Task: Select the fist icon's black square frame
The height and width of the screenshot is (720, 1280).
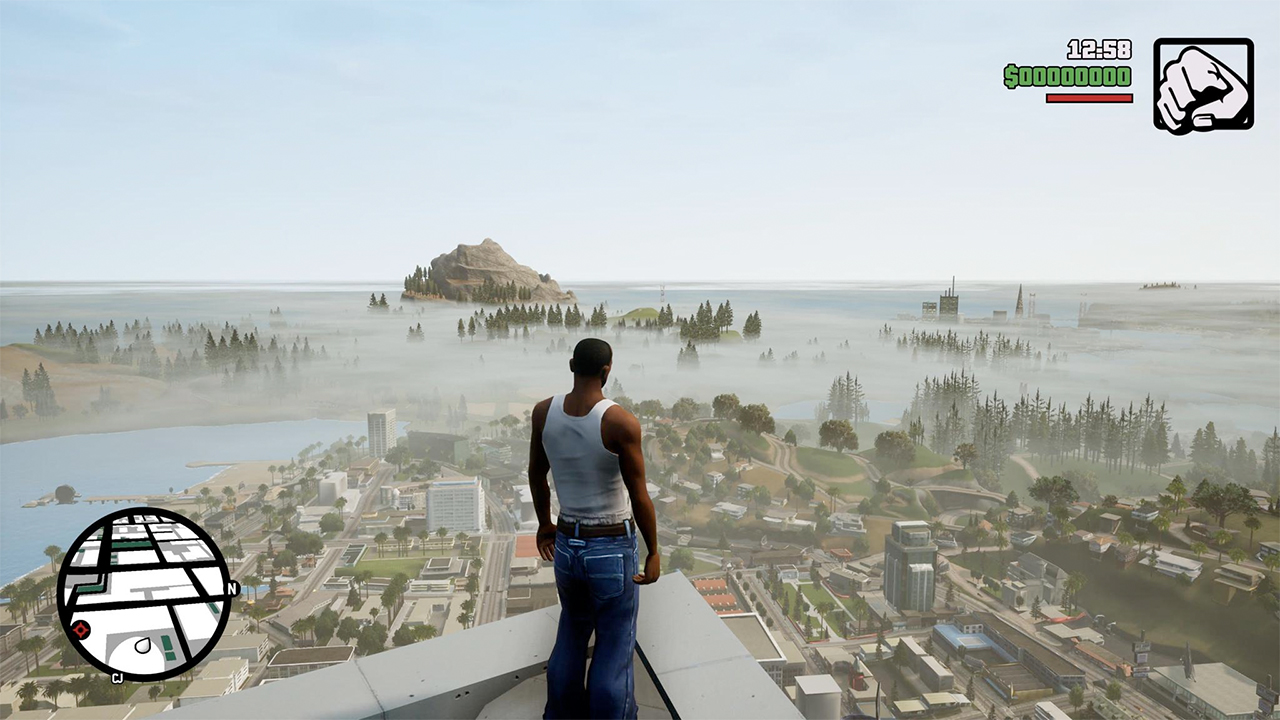Action: coord(1203,85)
